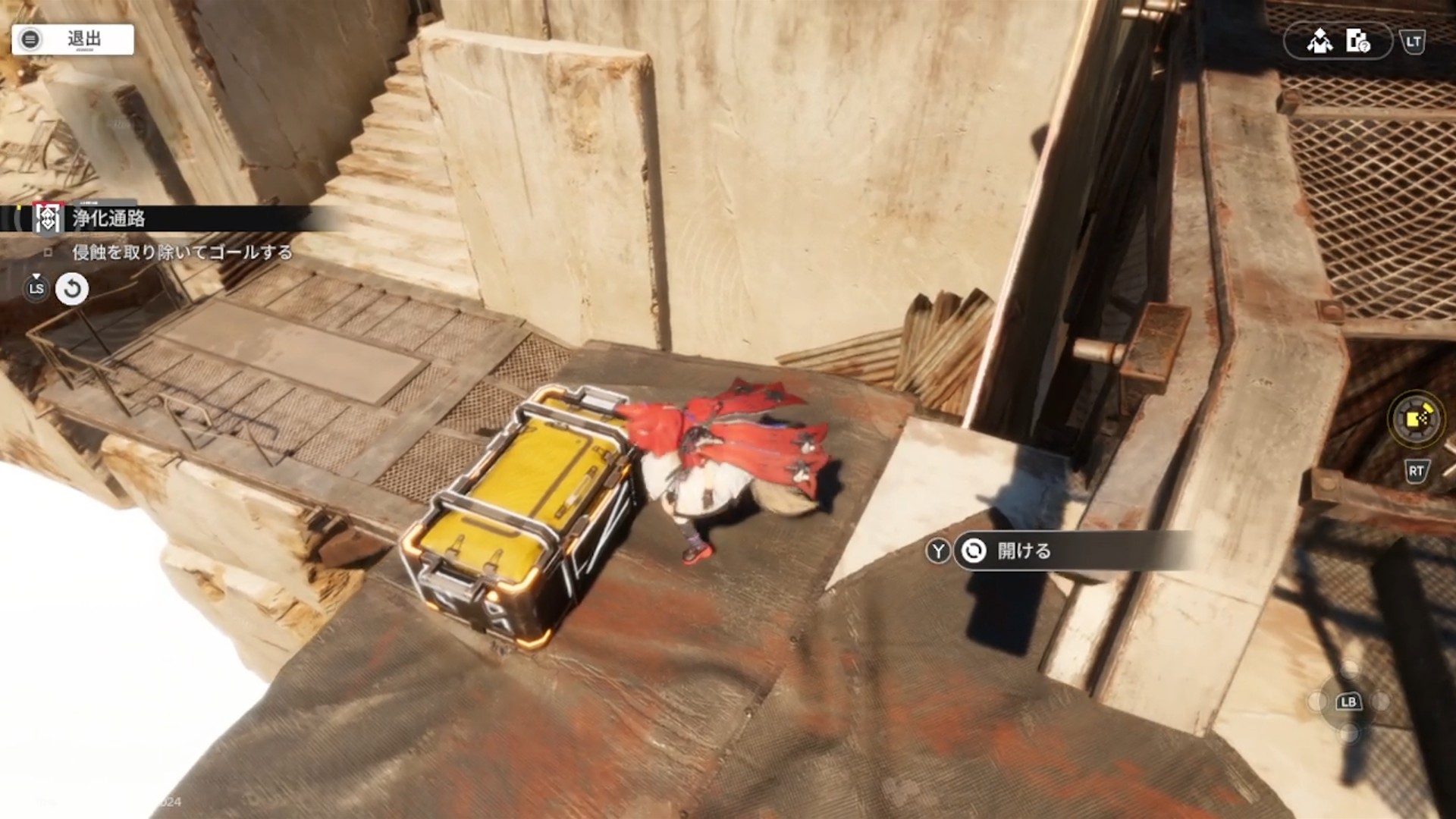Screen dimensions: 1456x819
Task: Activate the yellow cube gadget icon
Action: coord(1416,418)
